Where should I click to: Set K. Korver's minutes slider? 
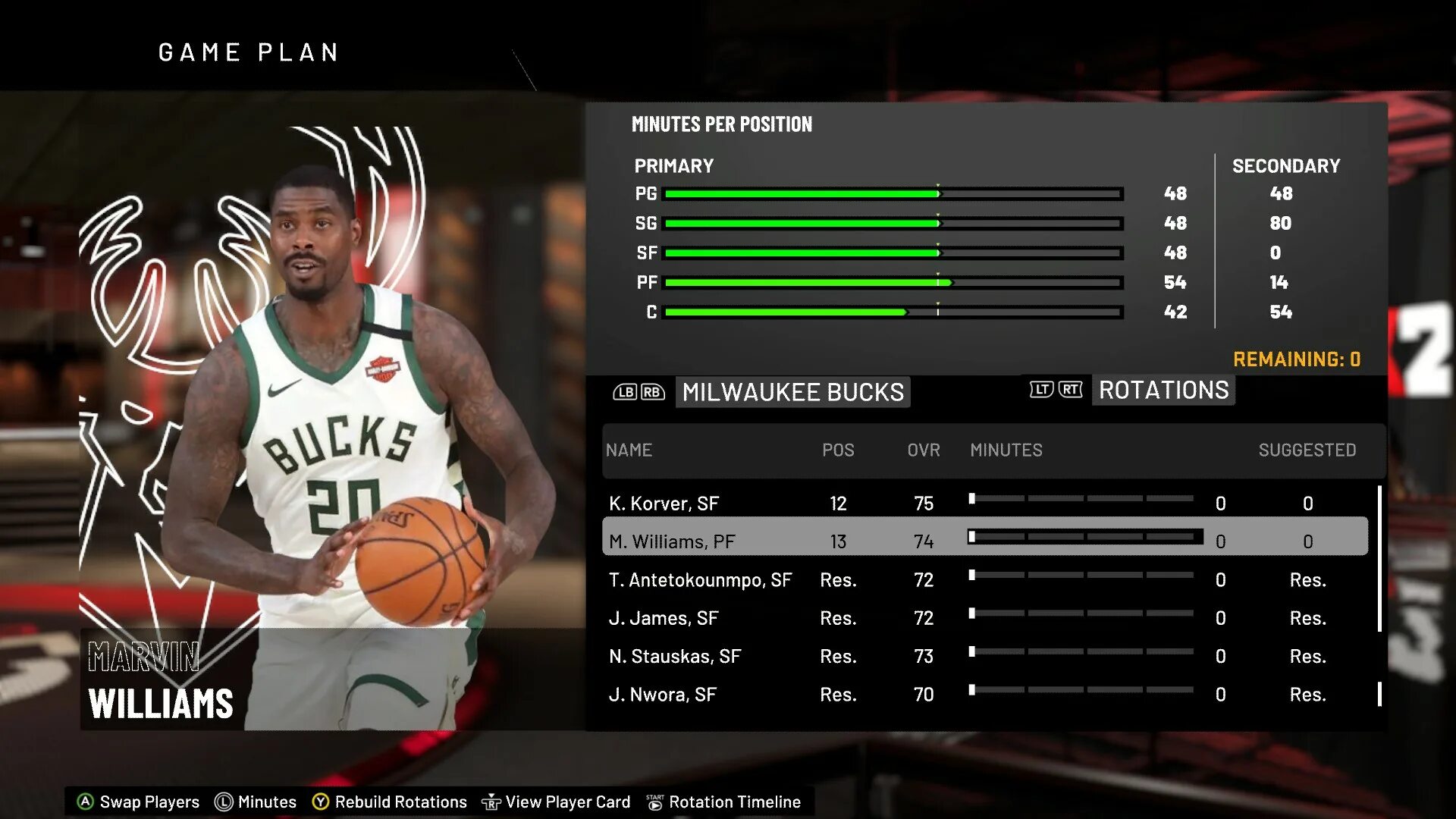(1083, 499)
